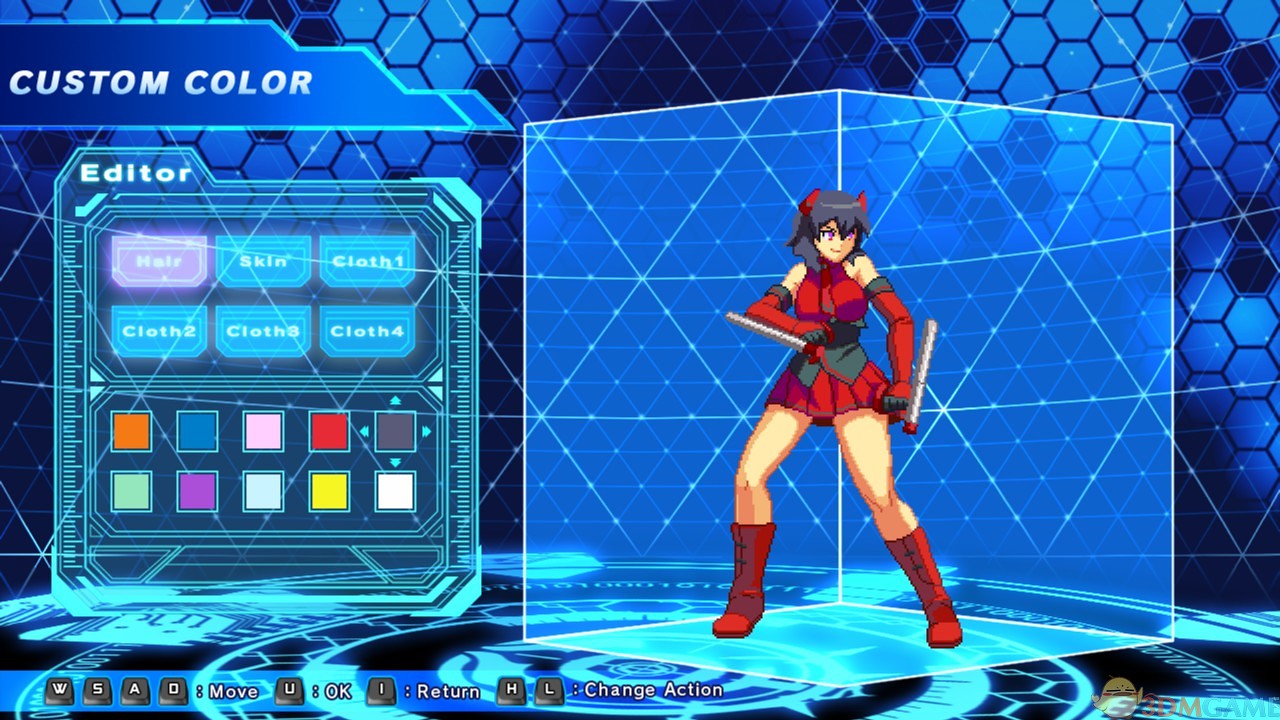The height and width of the screenshot is (720, 1280).
Task: Pick the orange color swatch
Action: pyautogui.click(x=131, y=431)
